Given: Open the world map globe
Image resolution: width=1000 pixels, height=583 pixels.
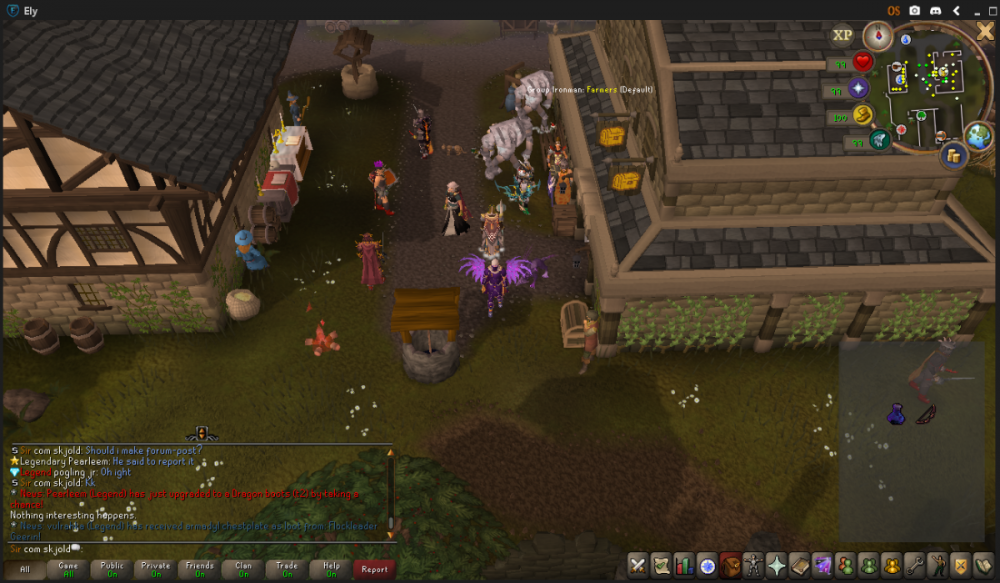Looking at the screenshot, I should [x=978, y=136].
